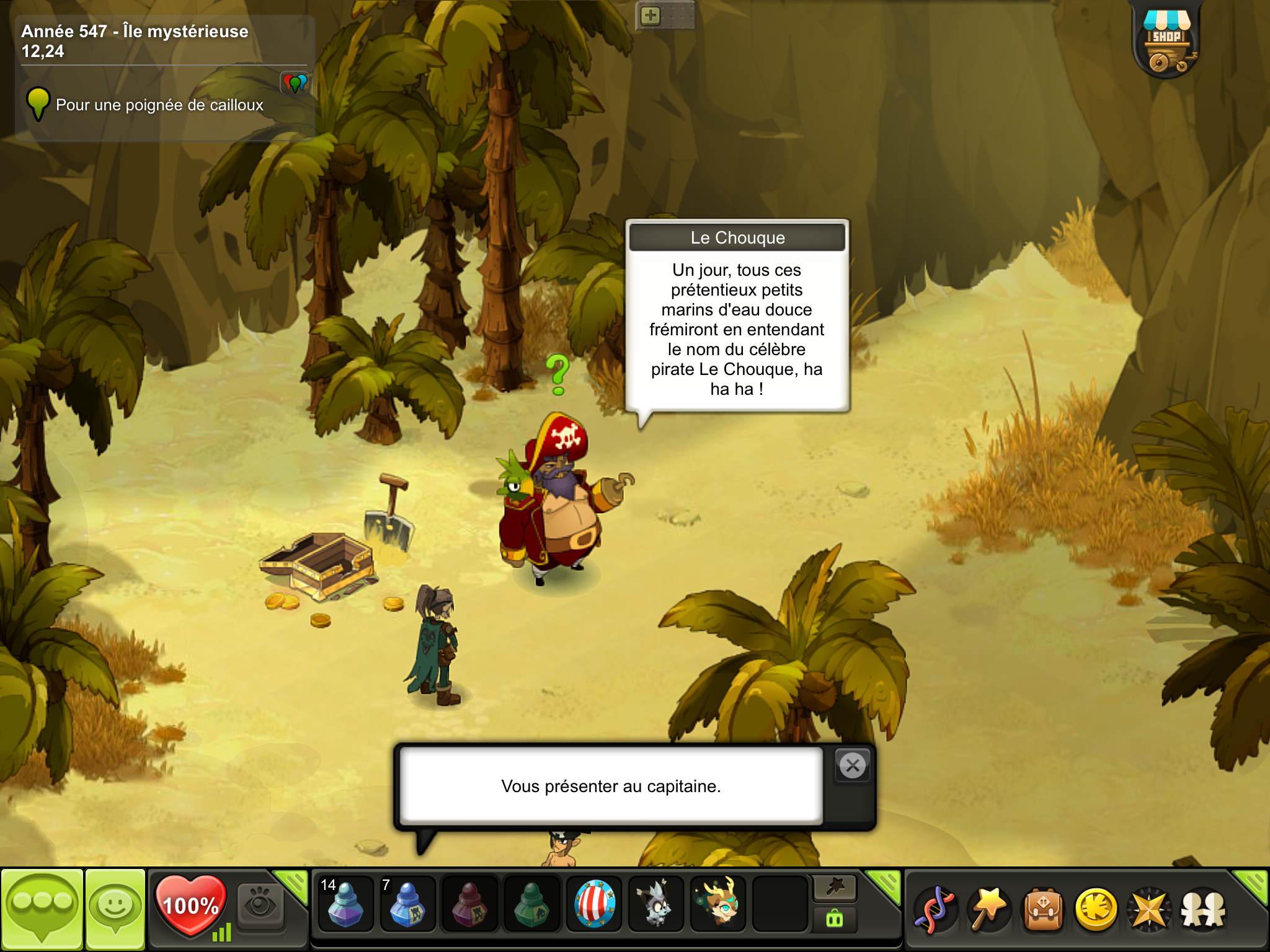Select the dark red potion slot
Image resolution: width=1270 pixels, height=952 pixels.
coord(469,905)
